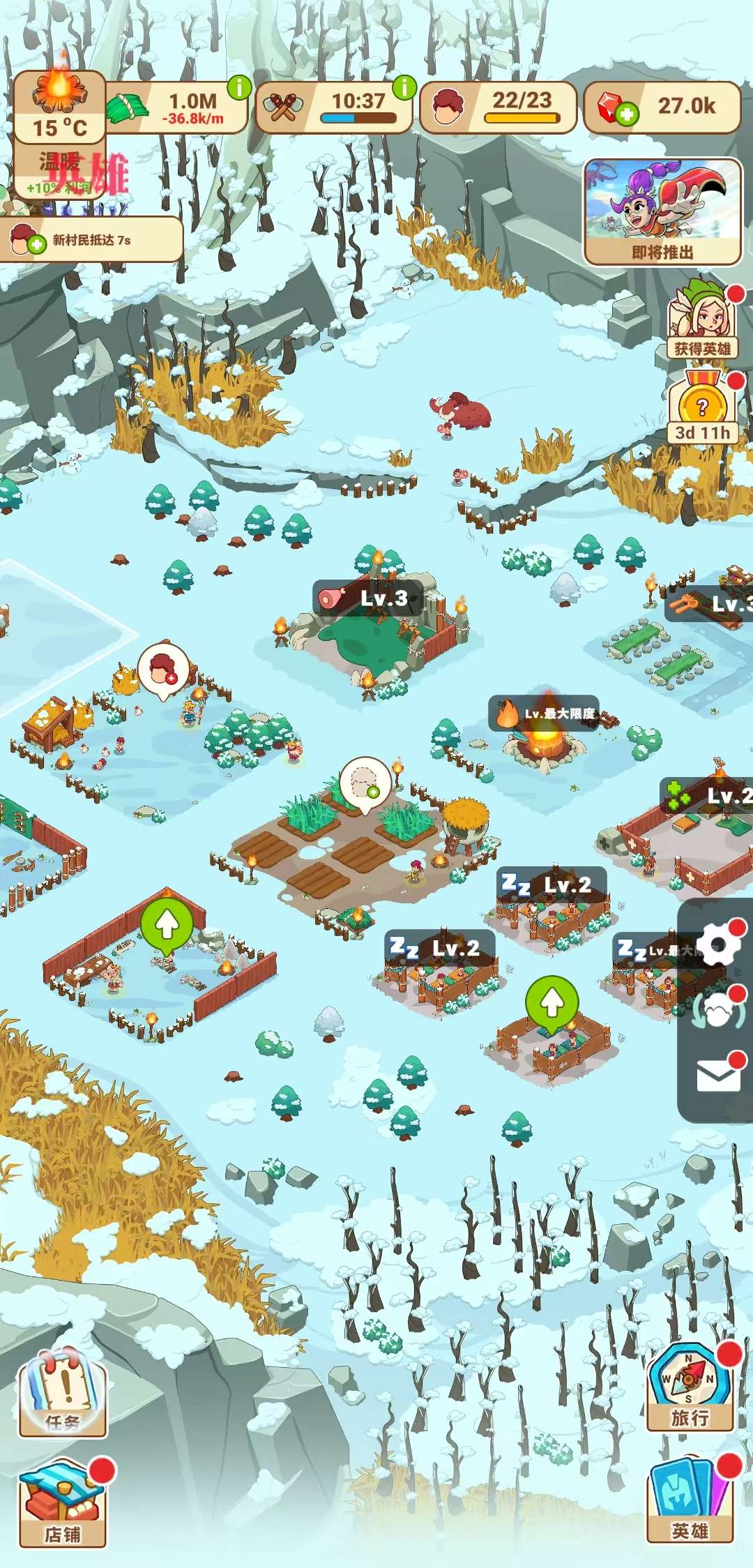
Task: Tap the 新村民抵达 new villager notice
Action: tap(91, 240)
